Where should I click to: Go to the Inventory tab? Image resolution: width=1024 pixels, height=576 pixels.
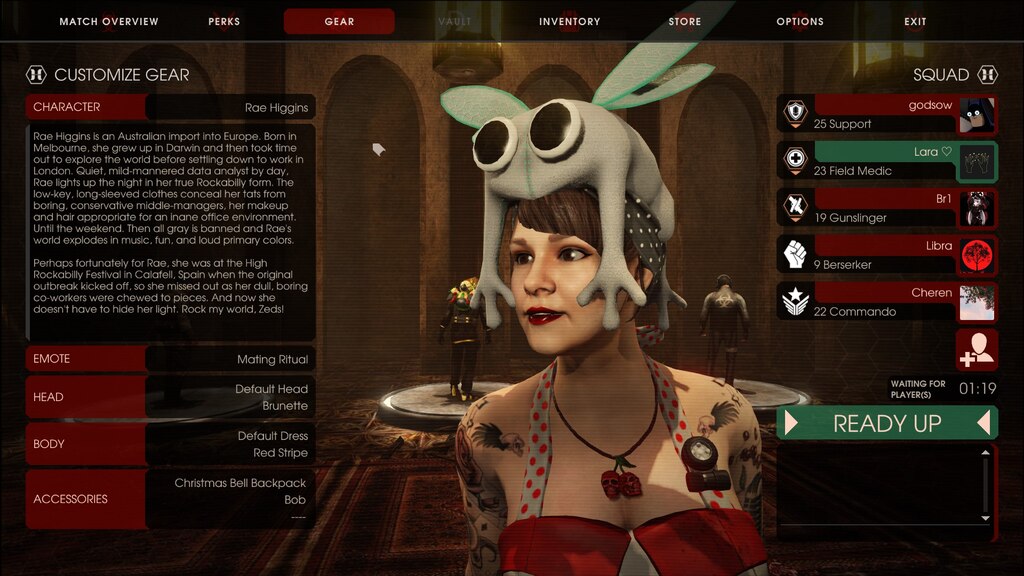569,21
